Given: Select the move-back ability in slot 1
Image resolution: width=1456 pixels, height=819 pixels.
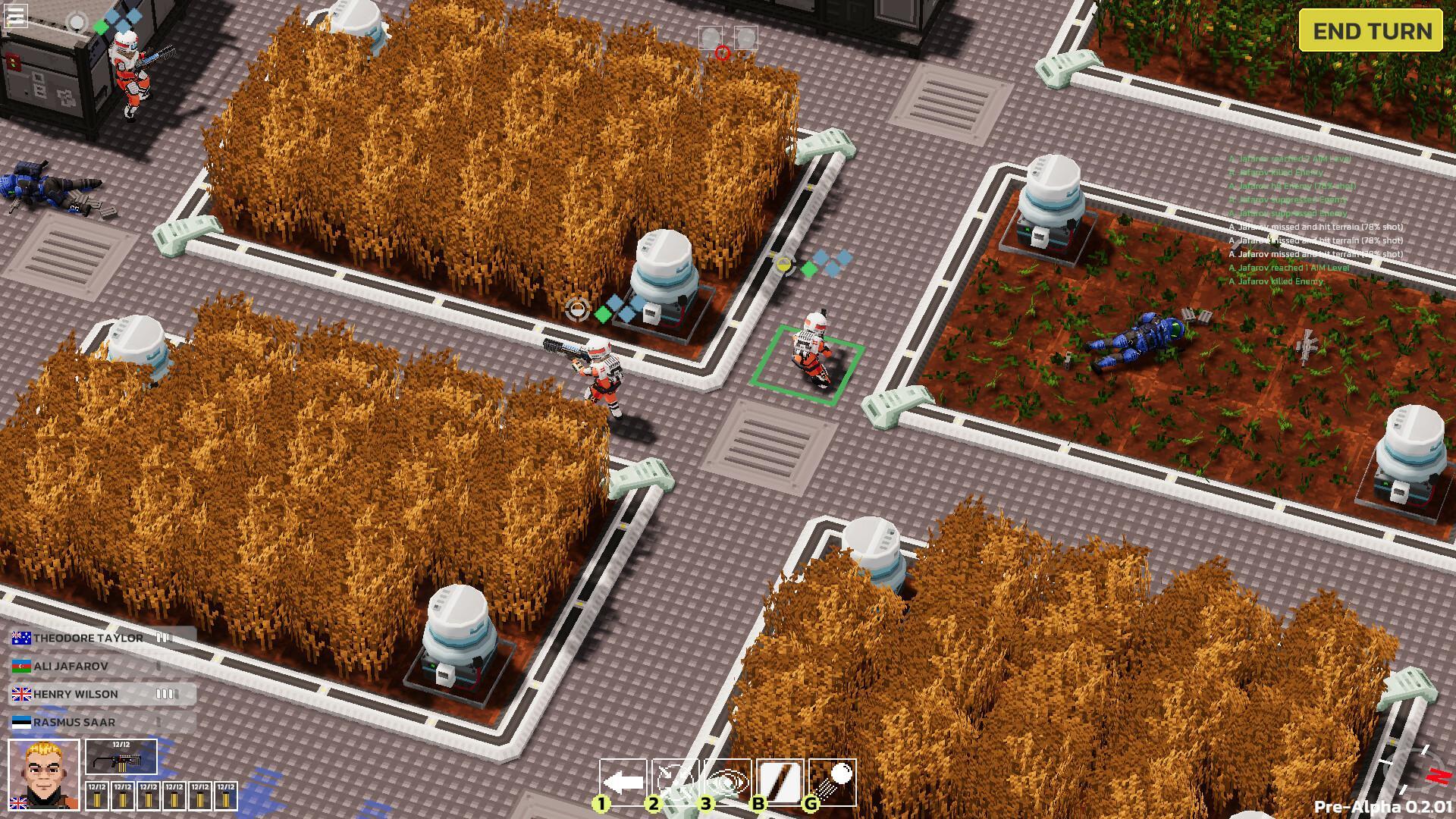Looking at the screenshot, I should (623, 781).
